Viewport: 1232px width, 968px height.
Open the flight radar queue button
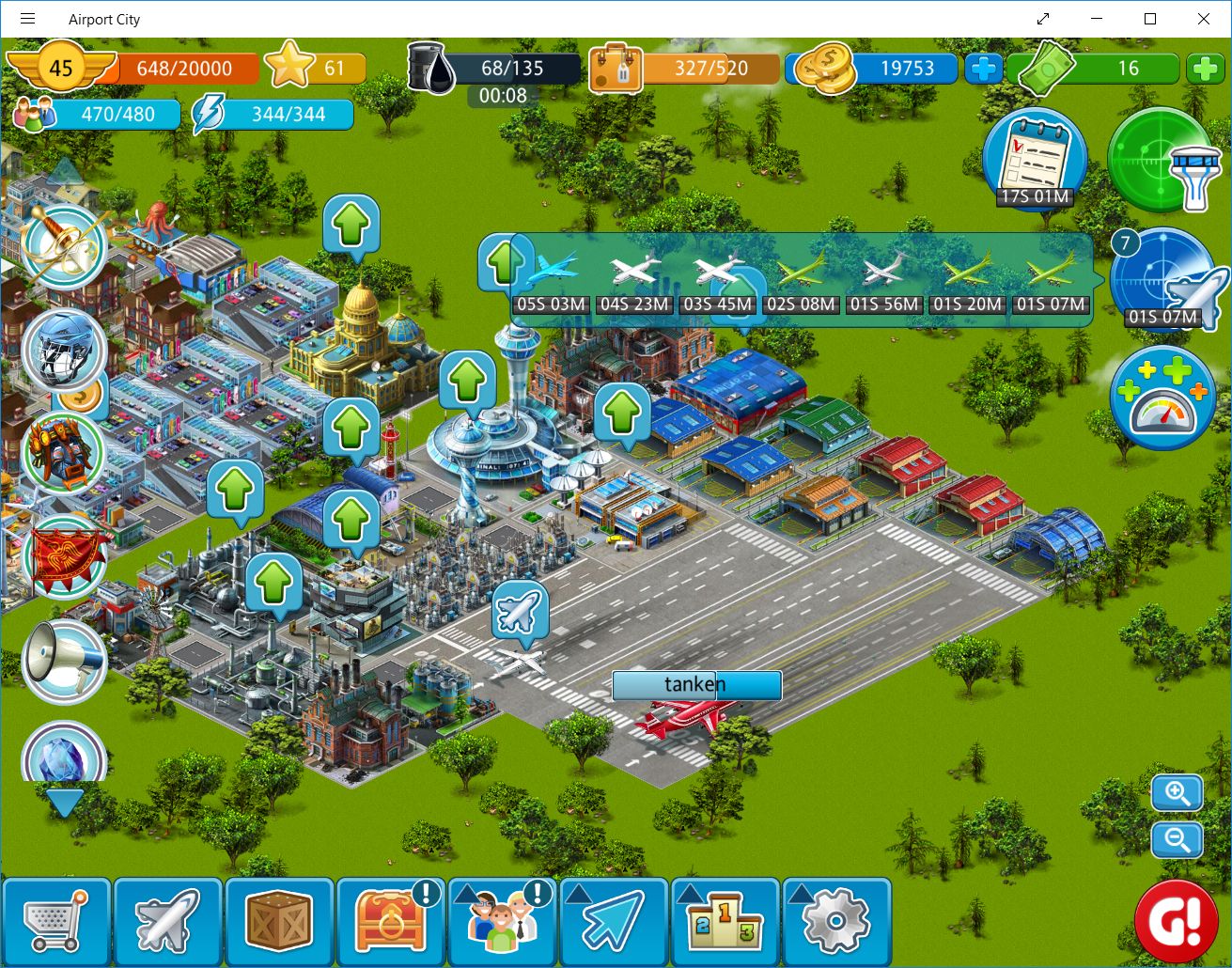point(1164,278)
